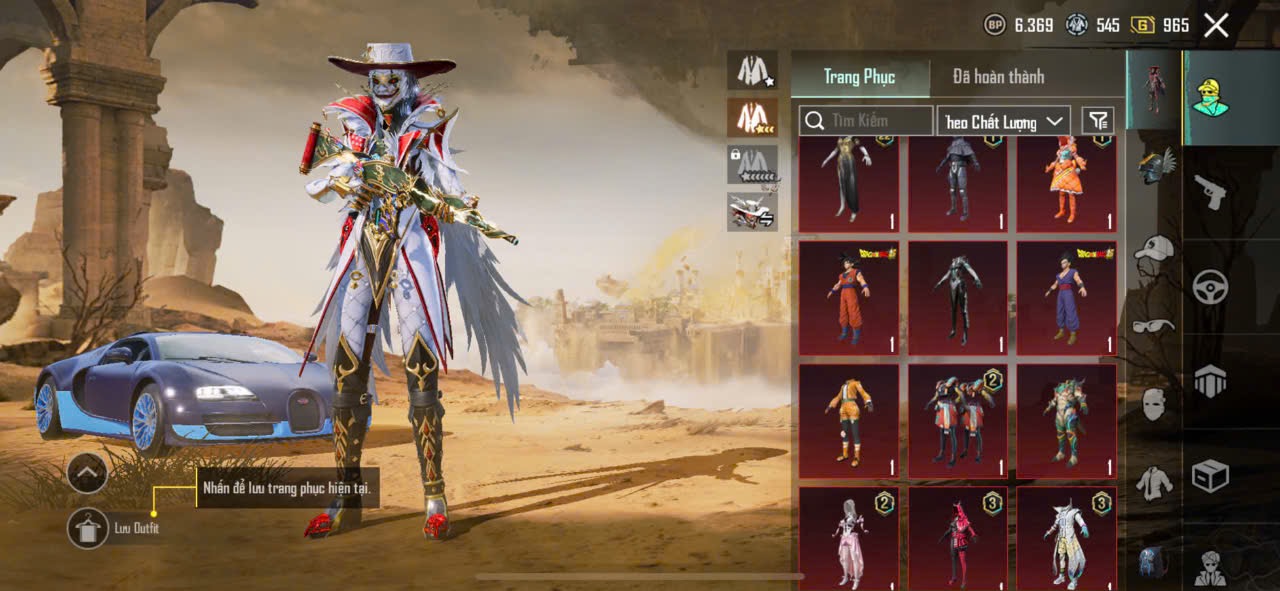The height and width of the screenshot is (591, 1280).
Task: Close the inventory with the X button
Action: pos(1216,25)
